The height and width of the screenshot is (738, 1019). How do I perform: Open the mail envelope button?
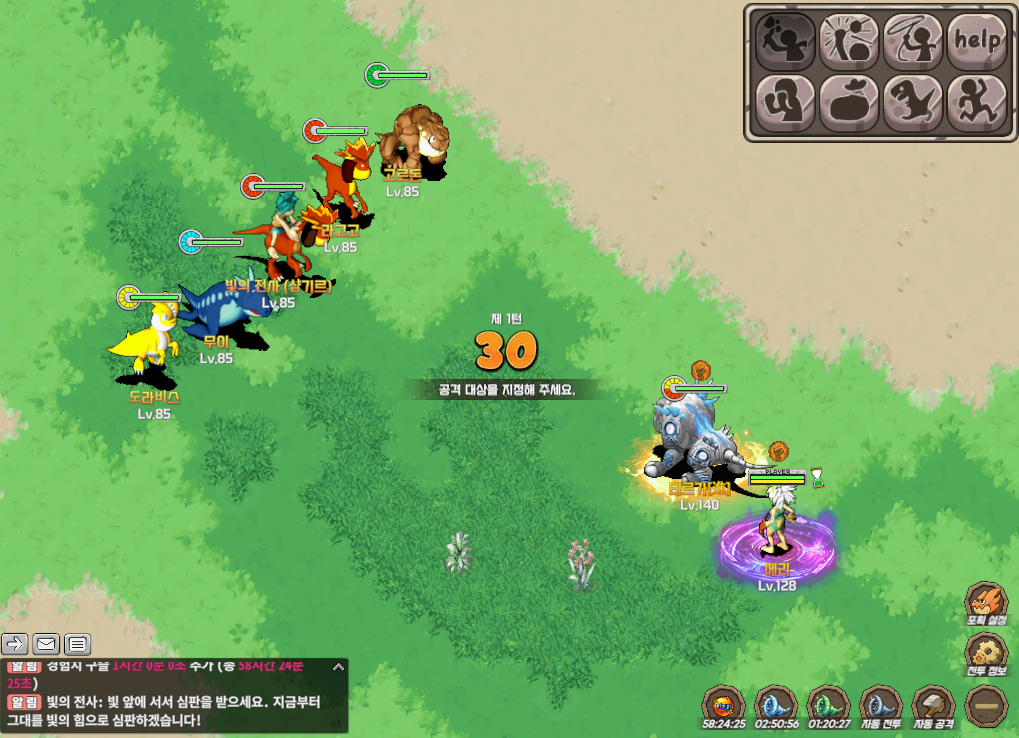tap(46, 643)
